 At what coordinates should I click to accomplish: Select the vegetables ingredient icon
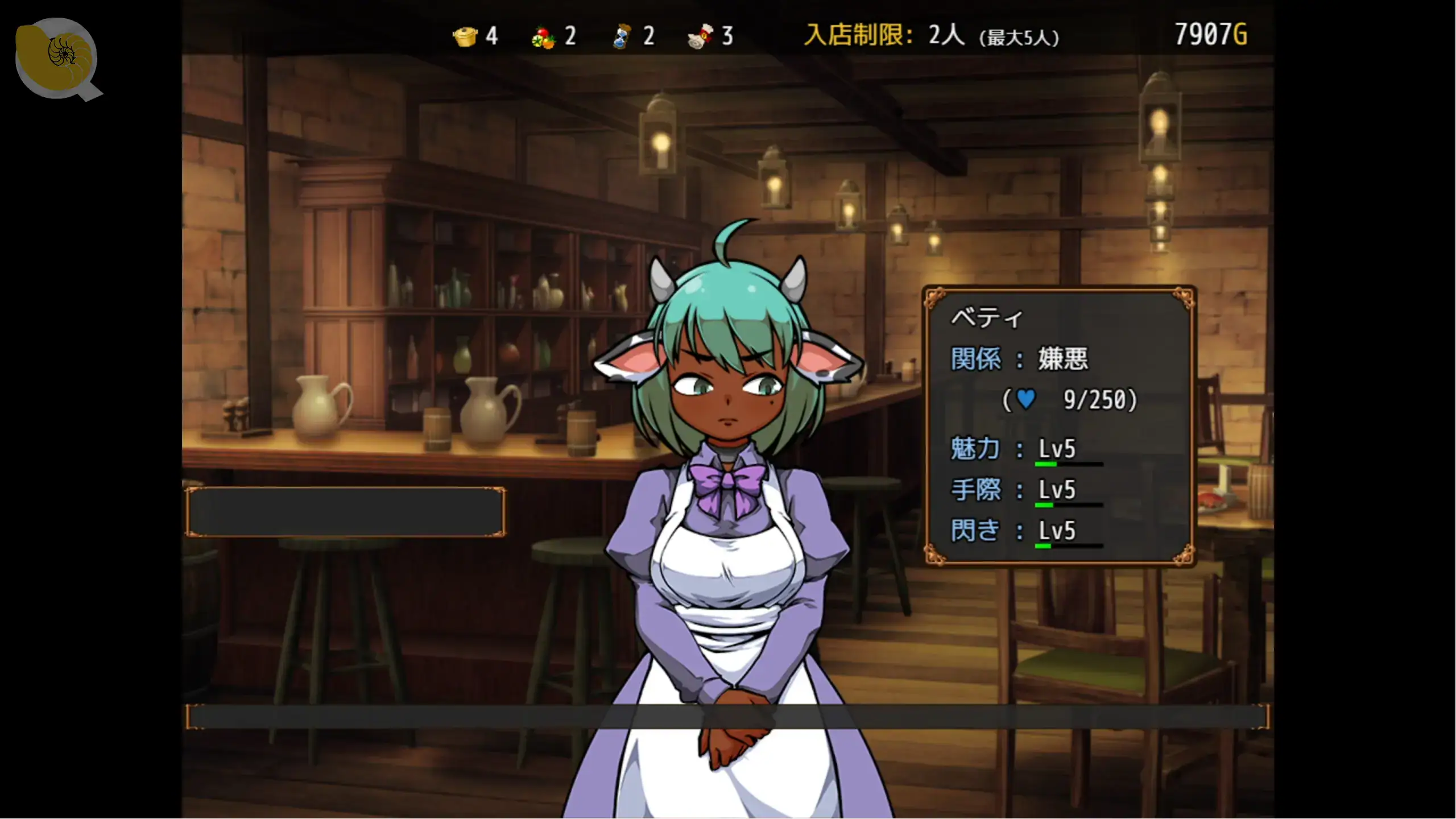click(543, 38)
